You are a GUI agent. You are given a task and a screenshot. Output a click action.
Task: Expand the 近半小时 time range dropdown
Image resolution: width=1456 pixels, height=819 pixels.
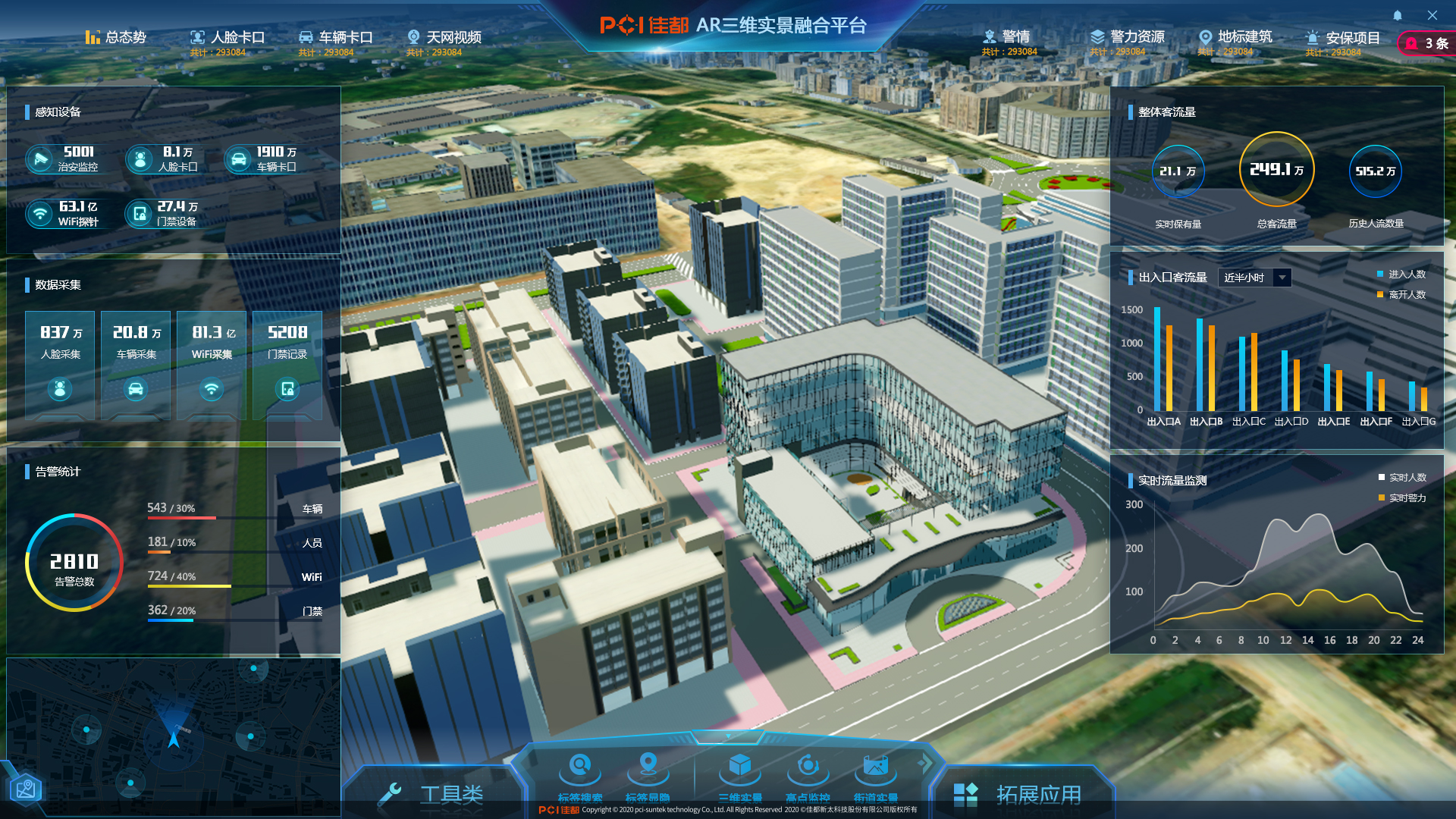point(1254,278)
